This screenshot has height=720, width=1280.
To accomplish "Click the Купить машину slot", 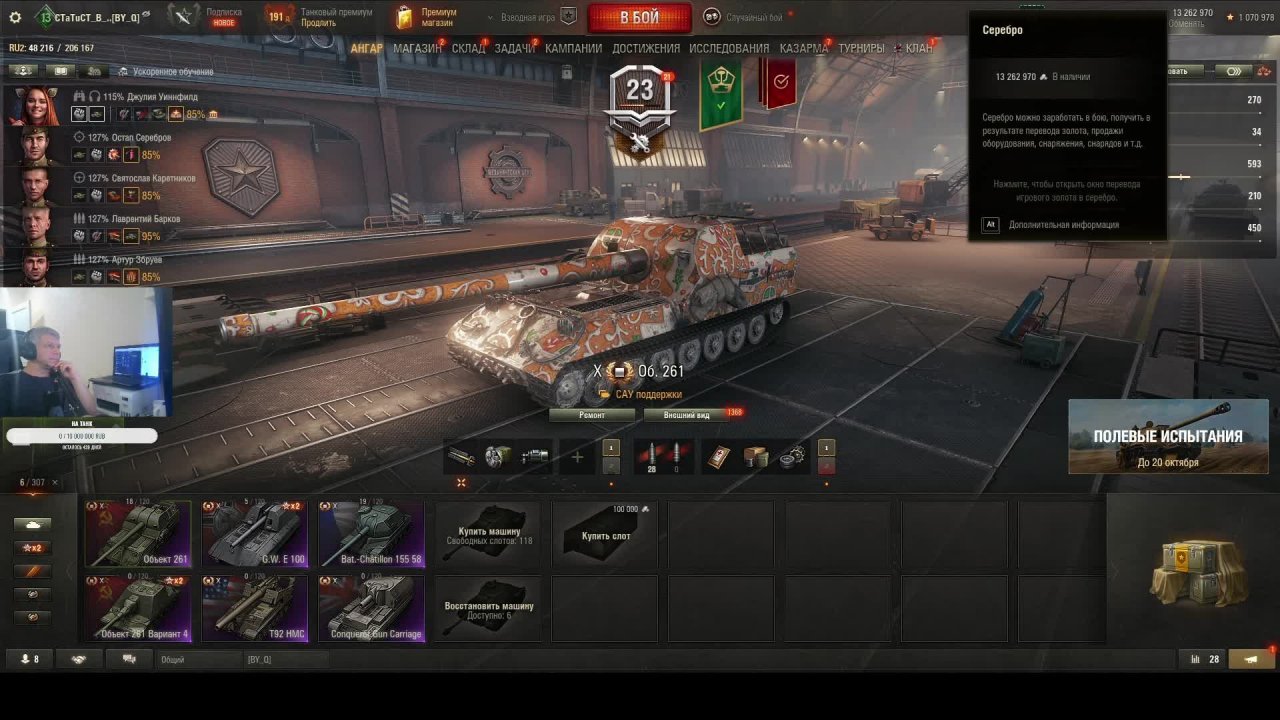I will (x=489, y=535).
